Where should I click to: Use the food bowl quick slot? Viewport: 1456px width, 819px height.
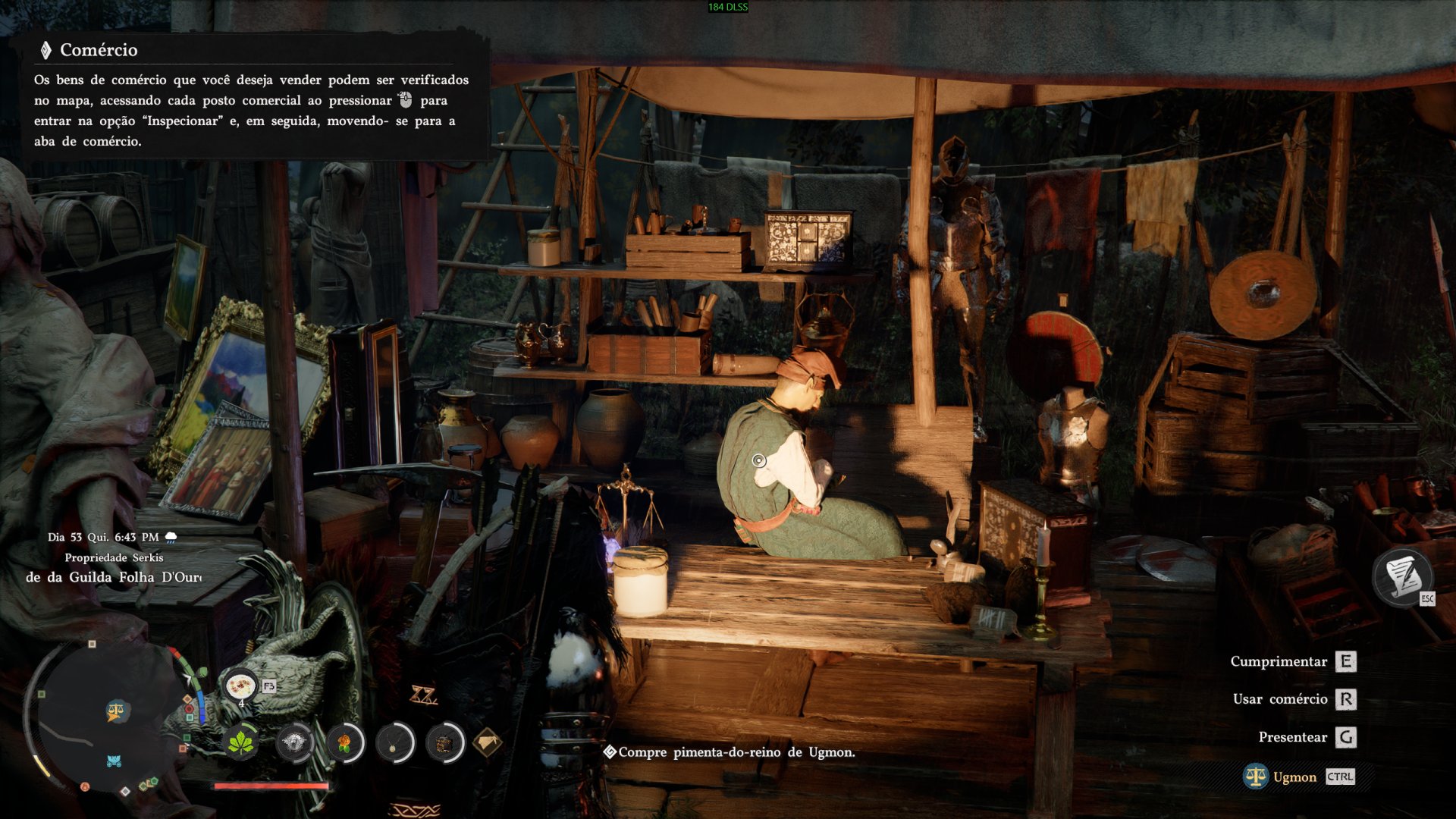[240, 686]
